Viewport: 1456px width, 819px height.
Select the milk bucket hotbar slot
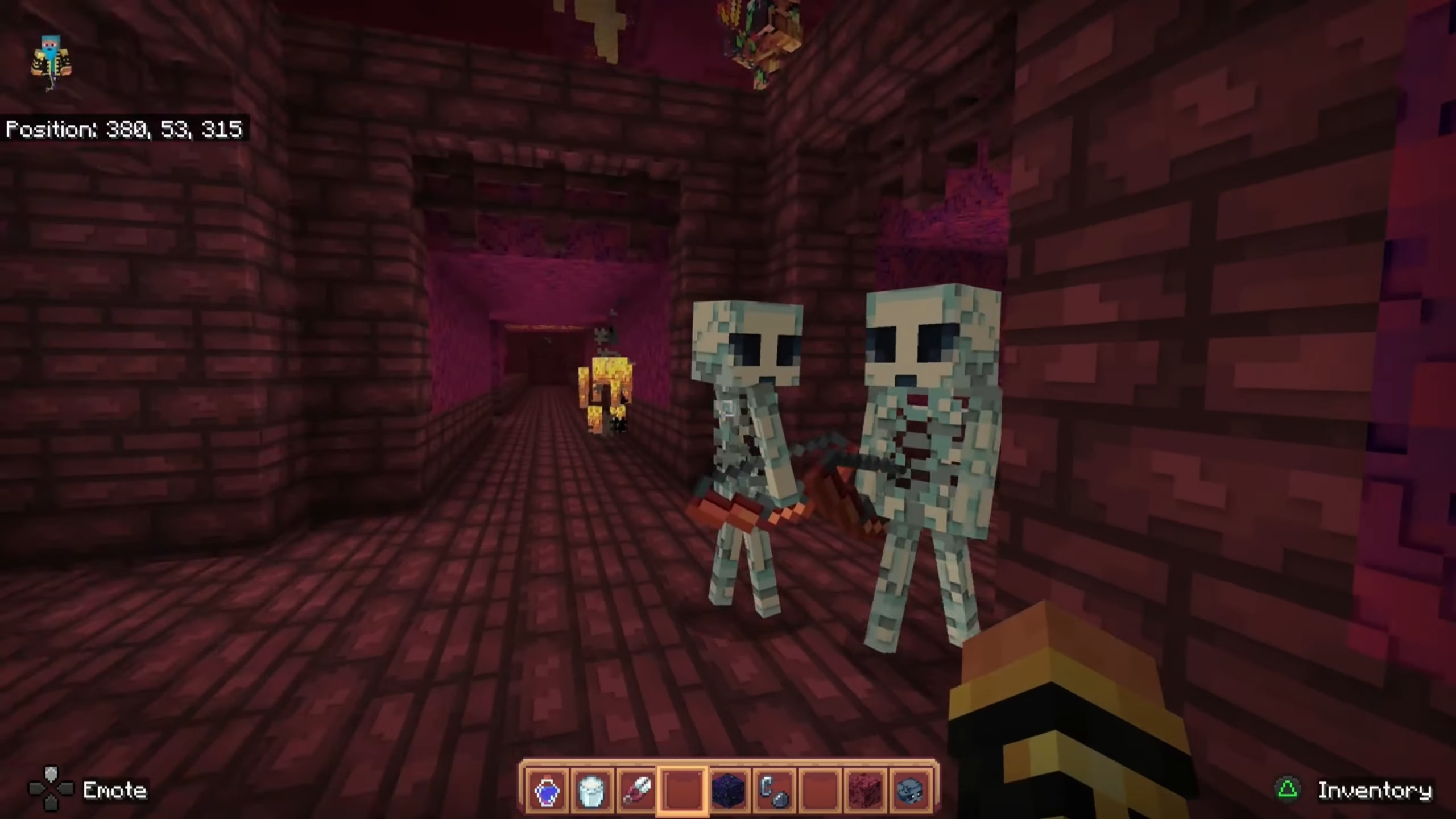tap(591, 790)
